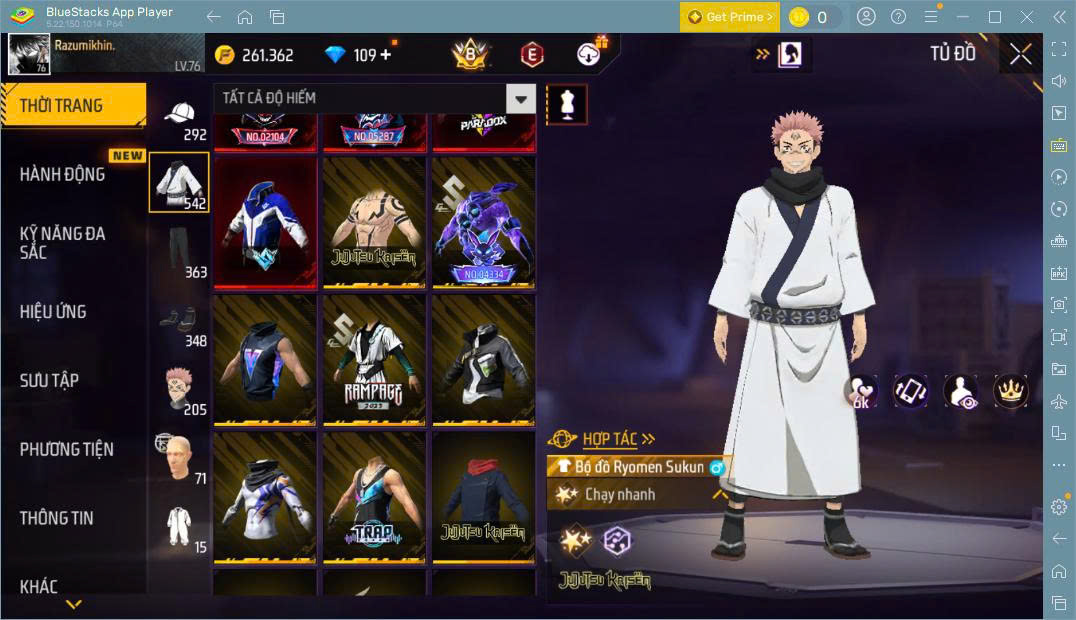
Task: Select the shoes category with 348 items
Action: click(x=180, y=321)
